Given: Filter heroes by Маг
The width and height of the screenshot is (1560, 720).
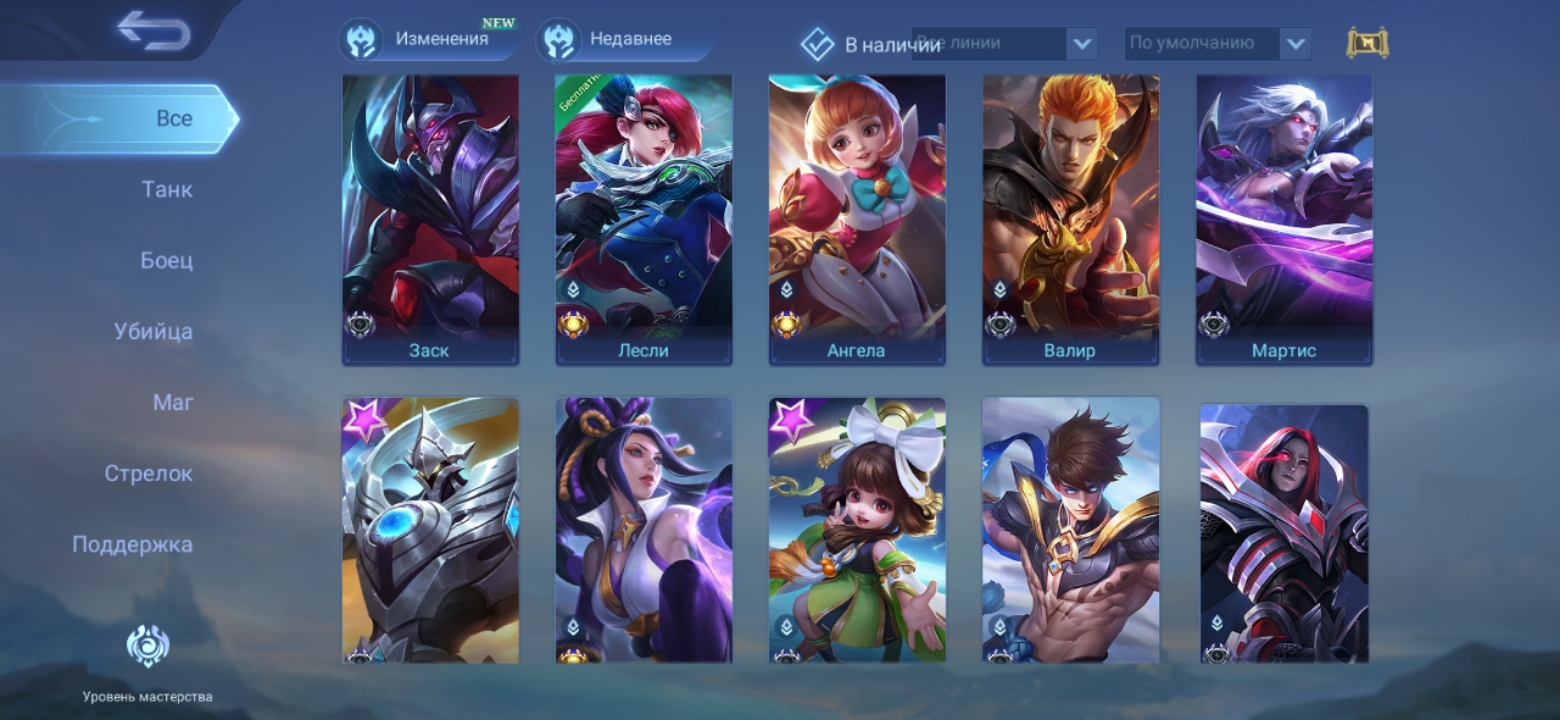Looking at the screenshot, I should click(x=173, y=402).
